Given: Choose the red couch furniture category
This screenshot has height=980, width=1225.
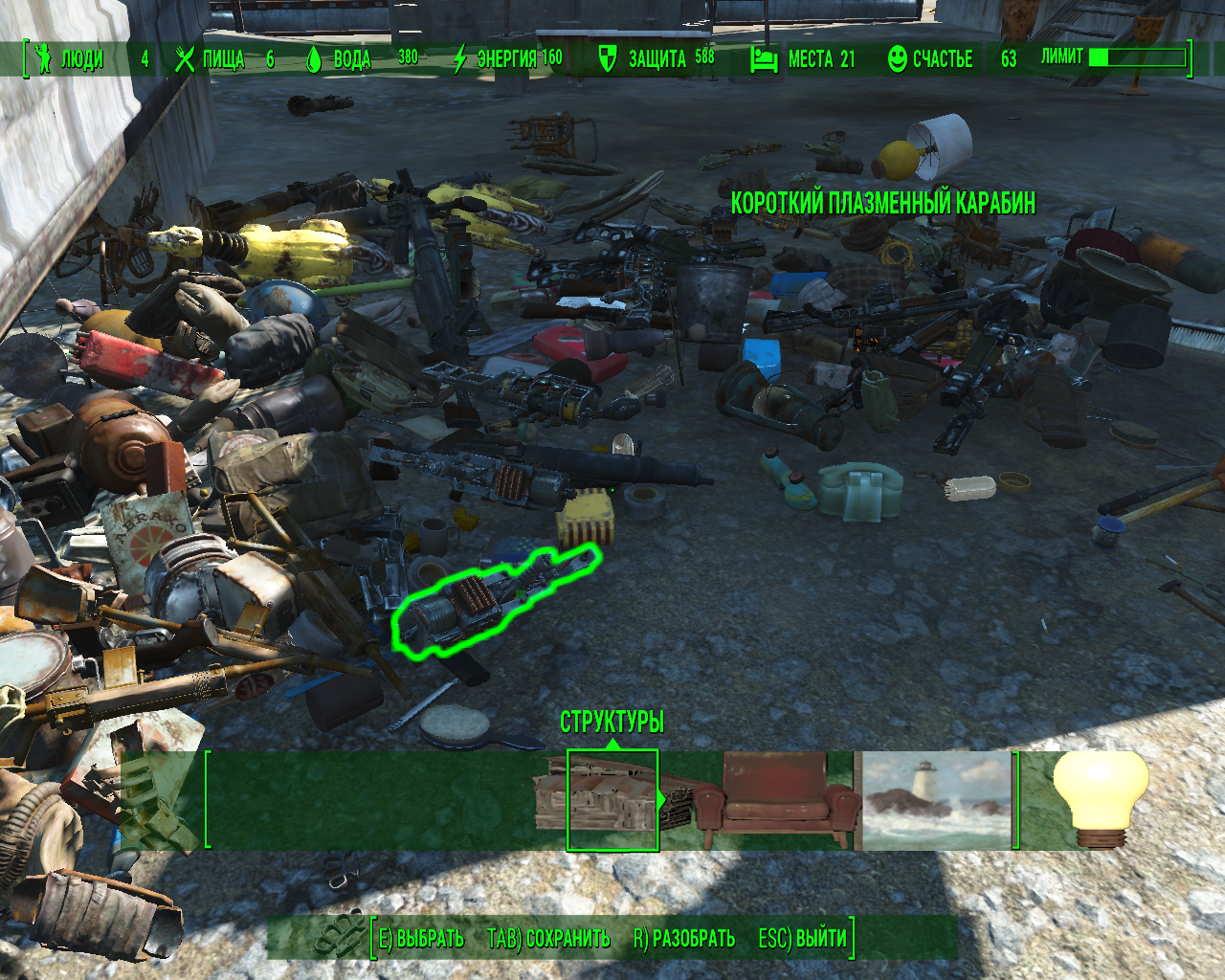Looking at the screenshot, I should pos(775,800).
